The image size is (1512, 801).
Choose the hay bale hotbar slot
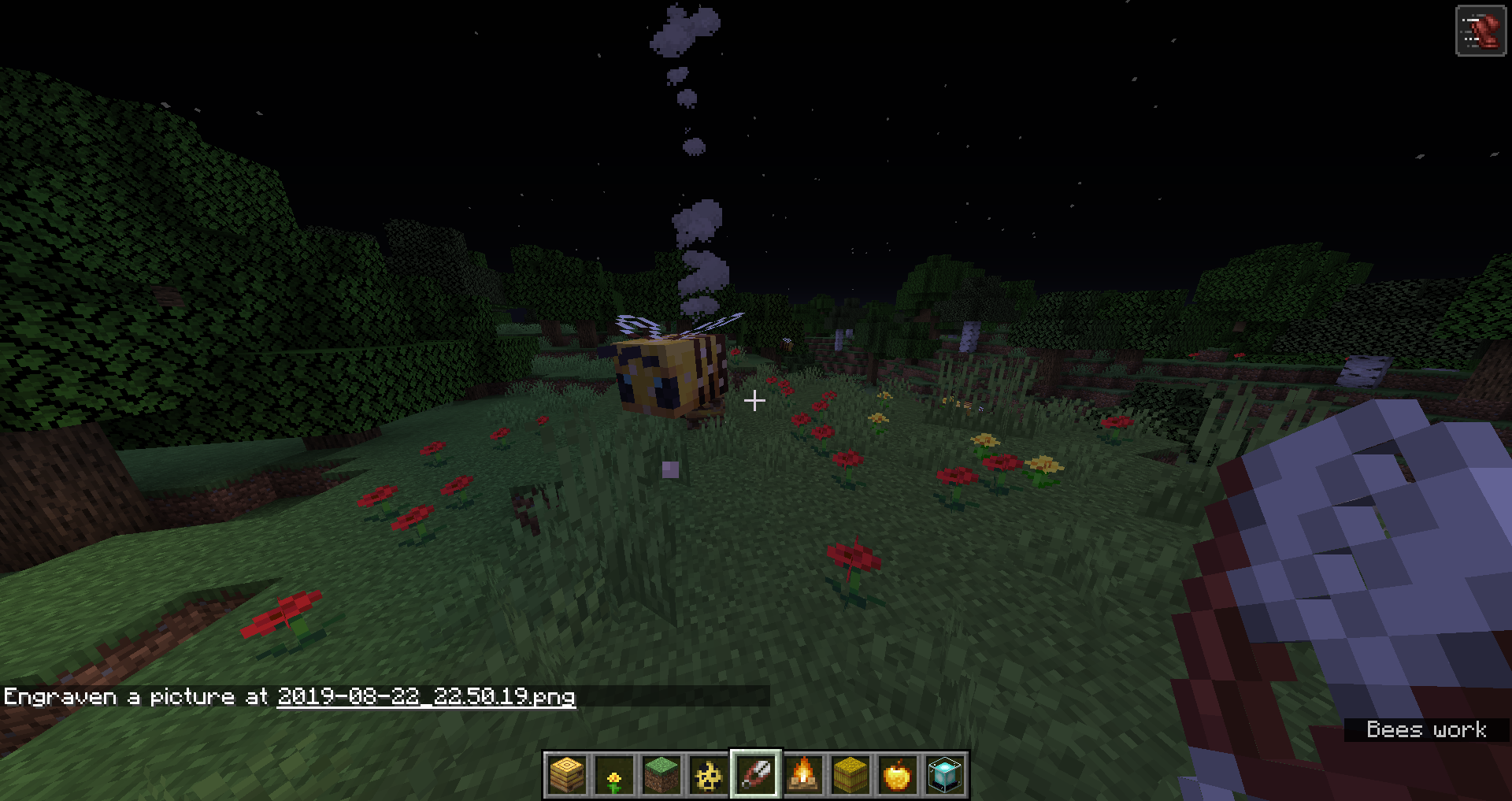click(850, 775)
